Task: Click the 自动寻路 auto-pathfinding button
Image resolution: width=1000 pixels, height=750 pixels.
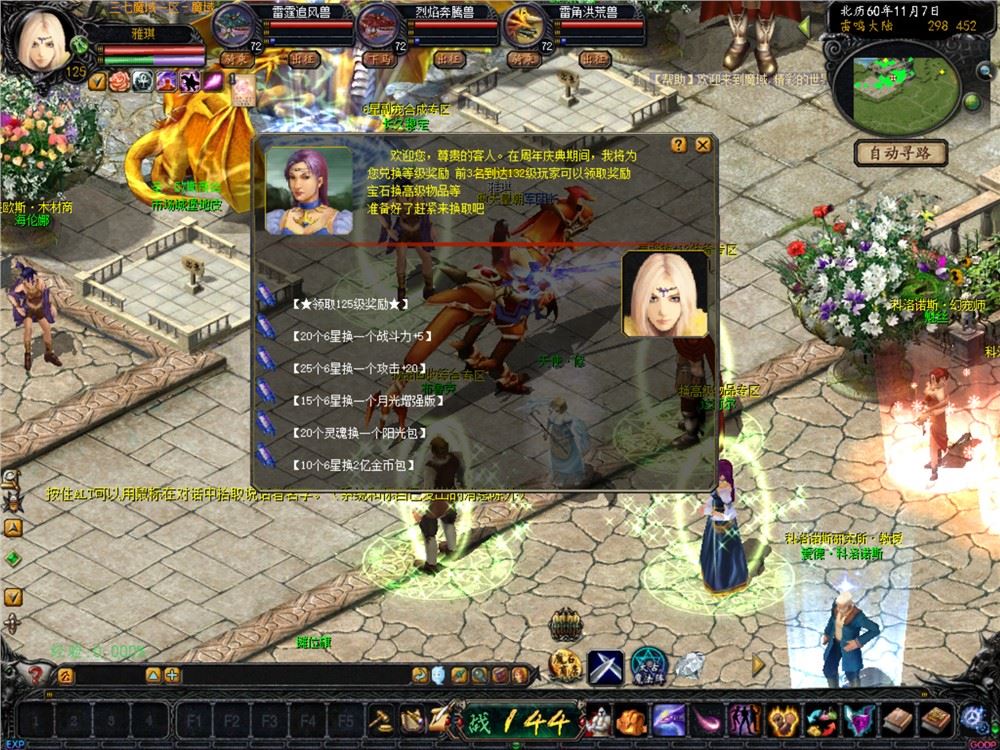Action: (x=899, y=153)
